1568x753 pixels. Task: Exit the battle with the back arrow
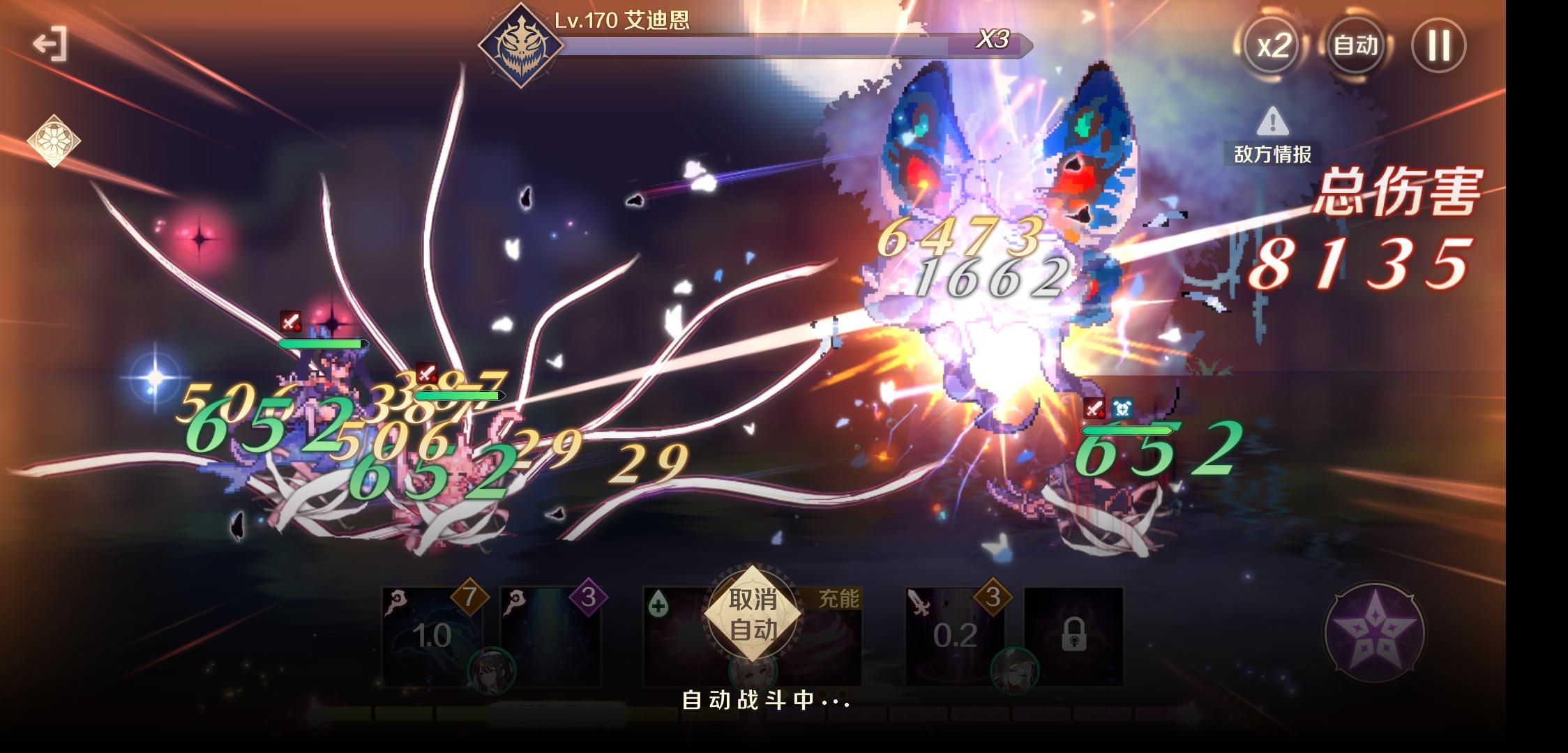[x=50, y=45]
